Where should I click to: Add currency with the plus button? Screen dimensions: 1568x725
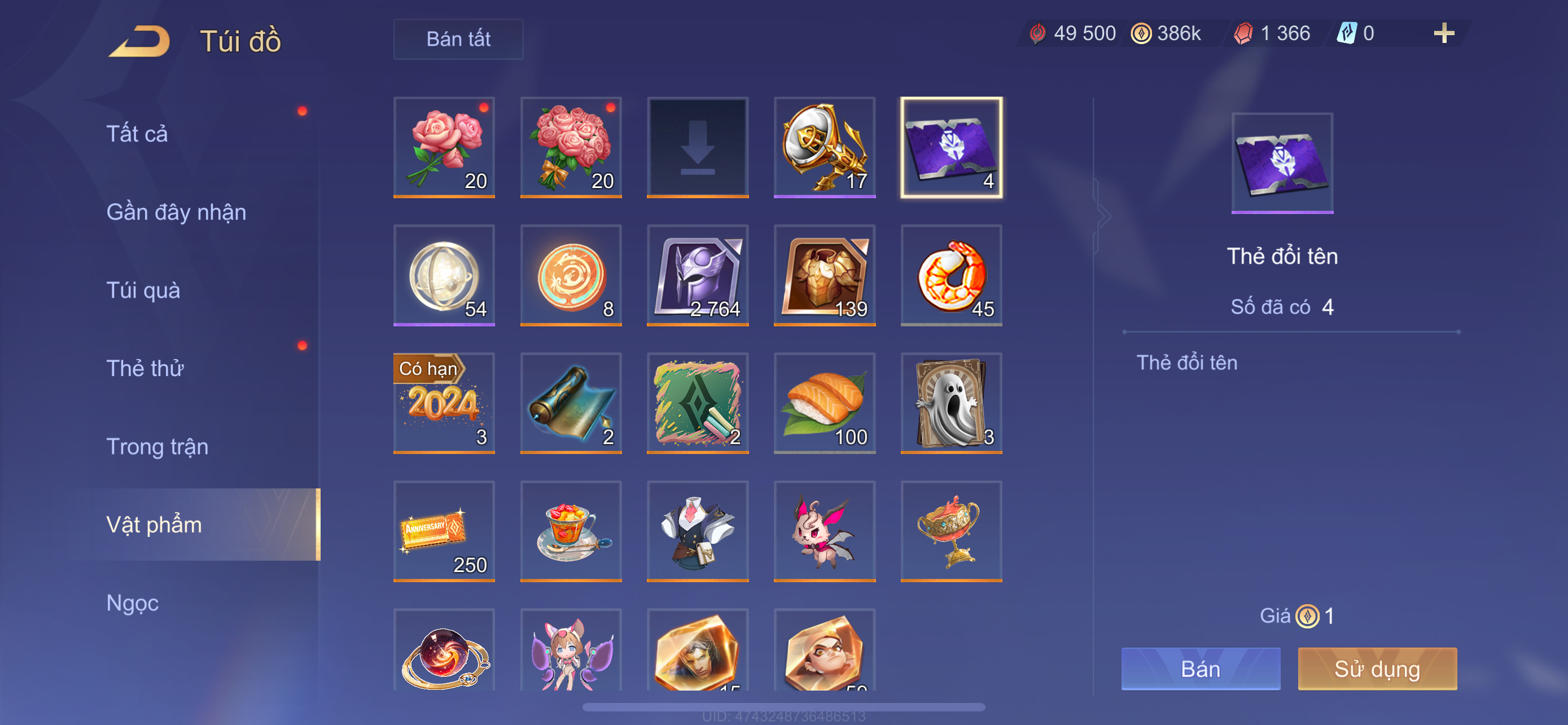(1443, 33)
